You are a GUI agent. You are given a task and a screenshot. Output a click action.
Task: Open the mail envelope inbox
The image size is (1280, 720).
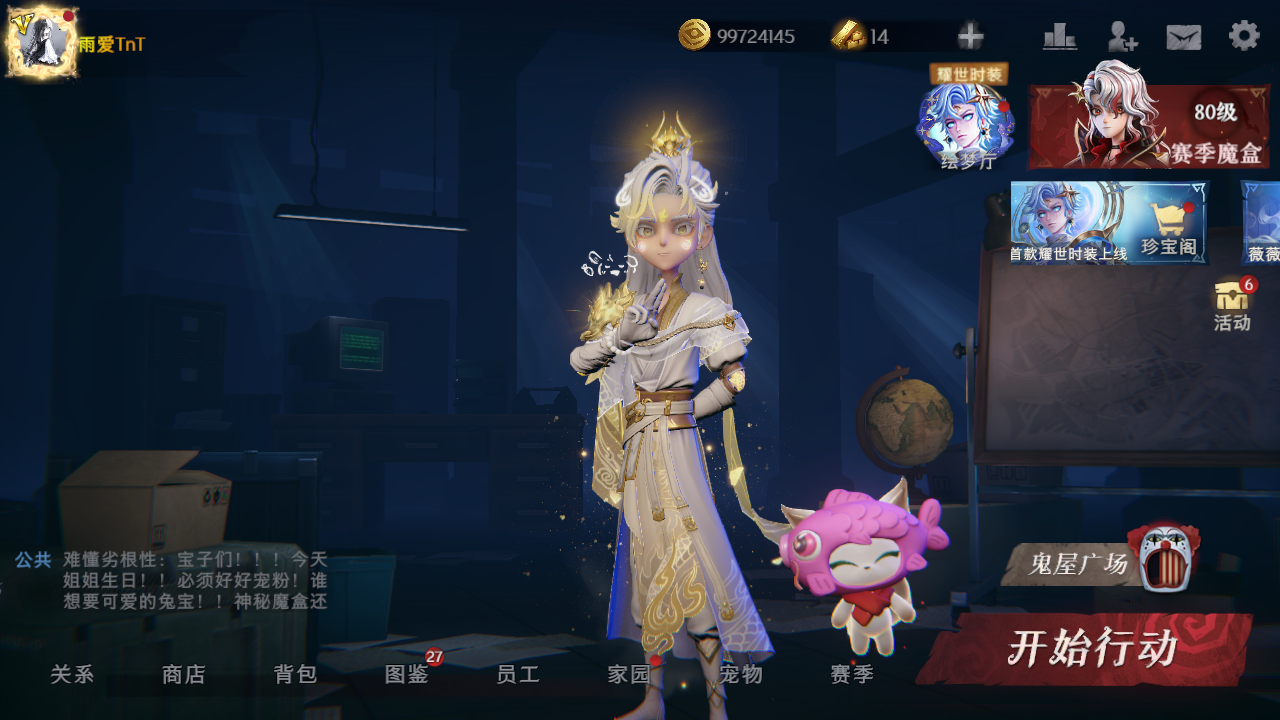point(1184,37)
